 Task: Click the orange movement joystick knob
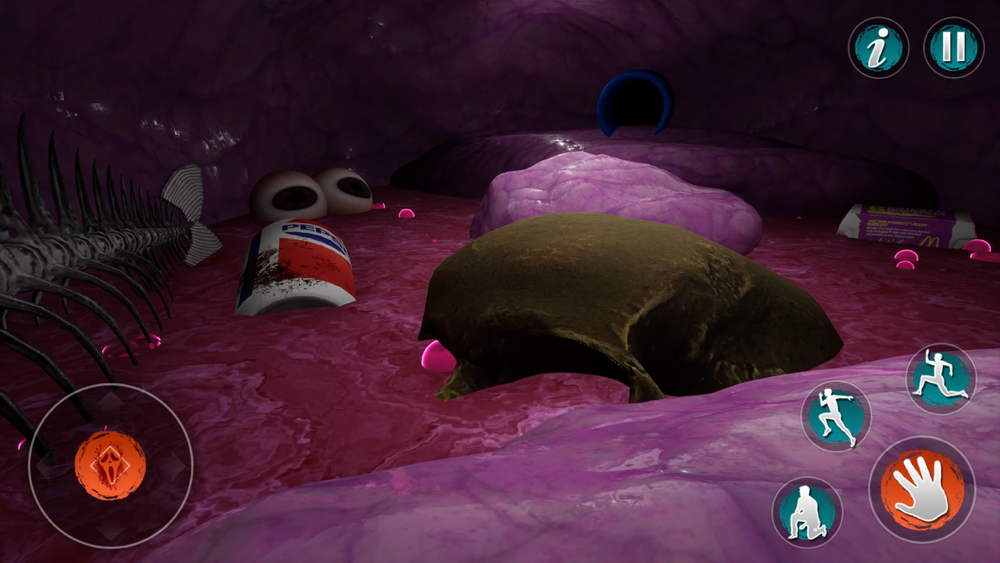(x=110, y=465)
